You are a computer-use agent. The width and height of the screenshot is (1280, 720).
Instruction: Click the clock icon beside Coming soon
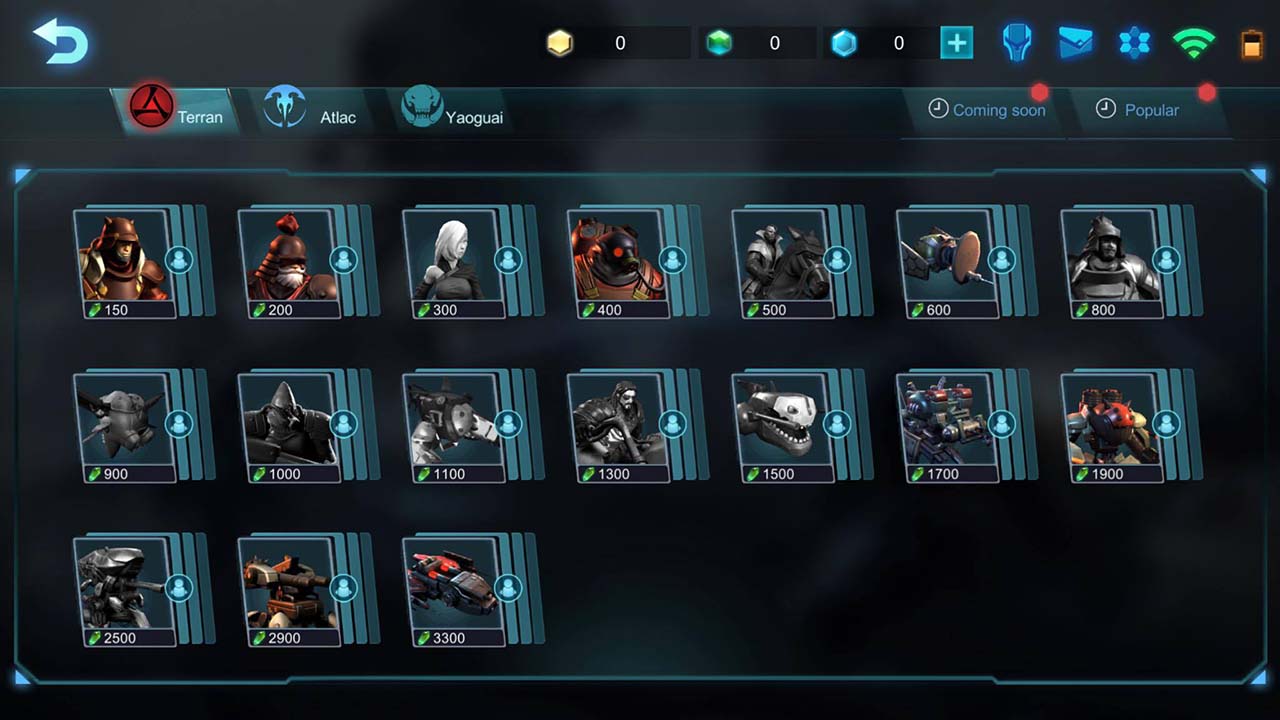click(940, 109)
